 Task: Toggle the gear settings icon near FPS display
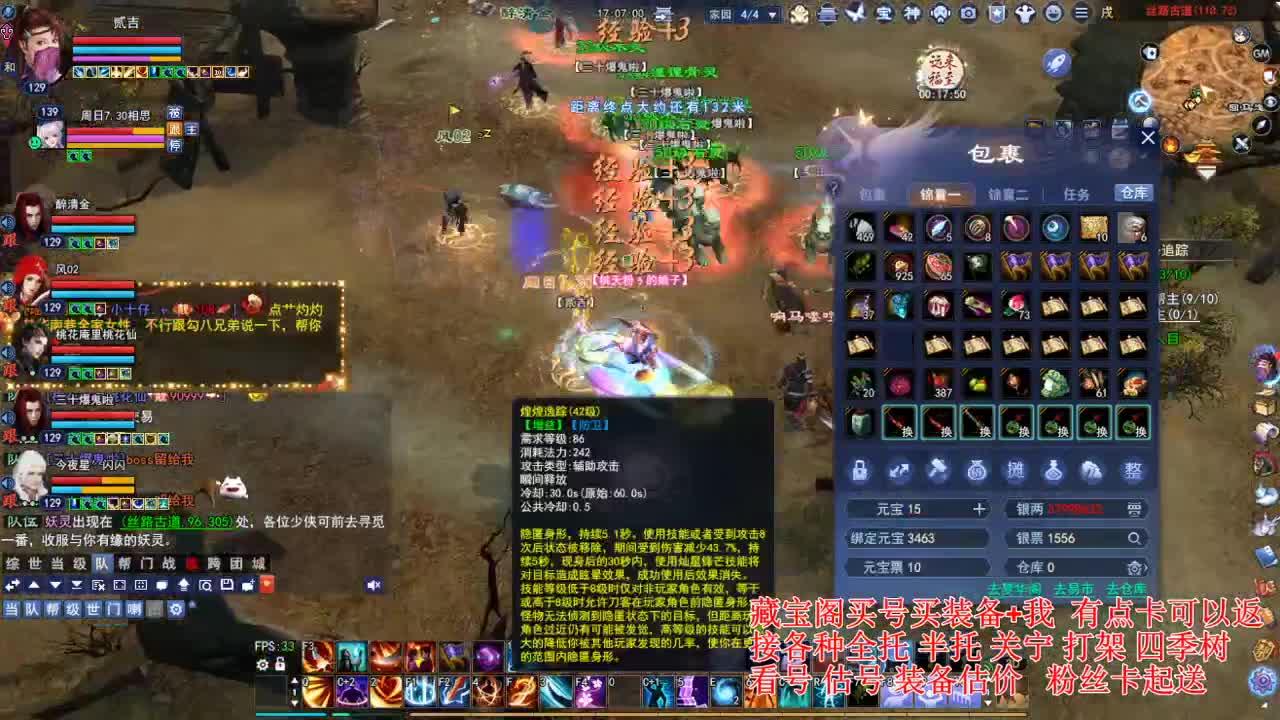263,665
